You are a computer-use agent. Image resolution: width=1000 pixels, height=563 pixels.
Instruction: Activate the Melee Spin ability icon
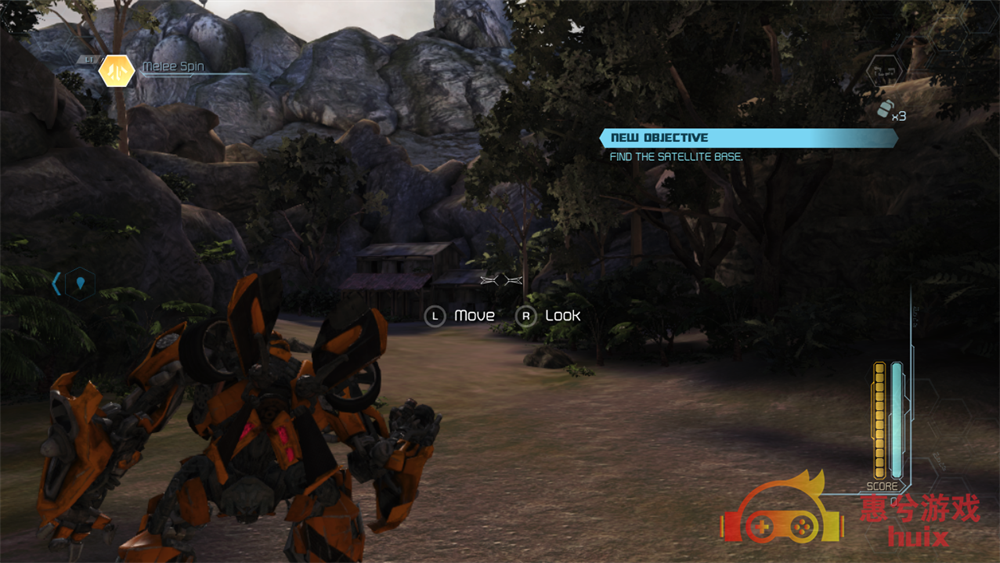[117, 71]
